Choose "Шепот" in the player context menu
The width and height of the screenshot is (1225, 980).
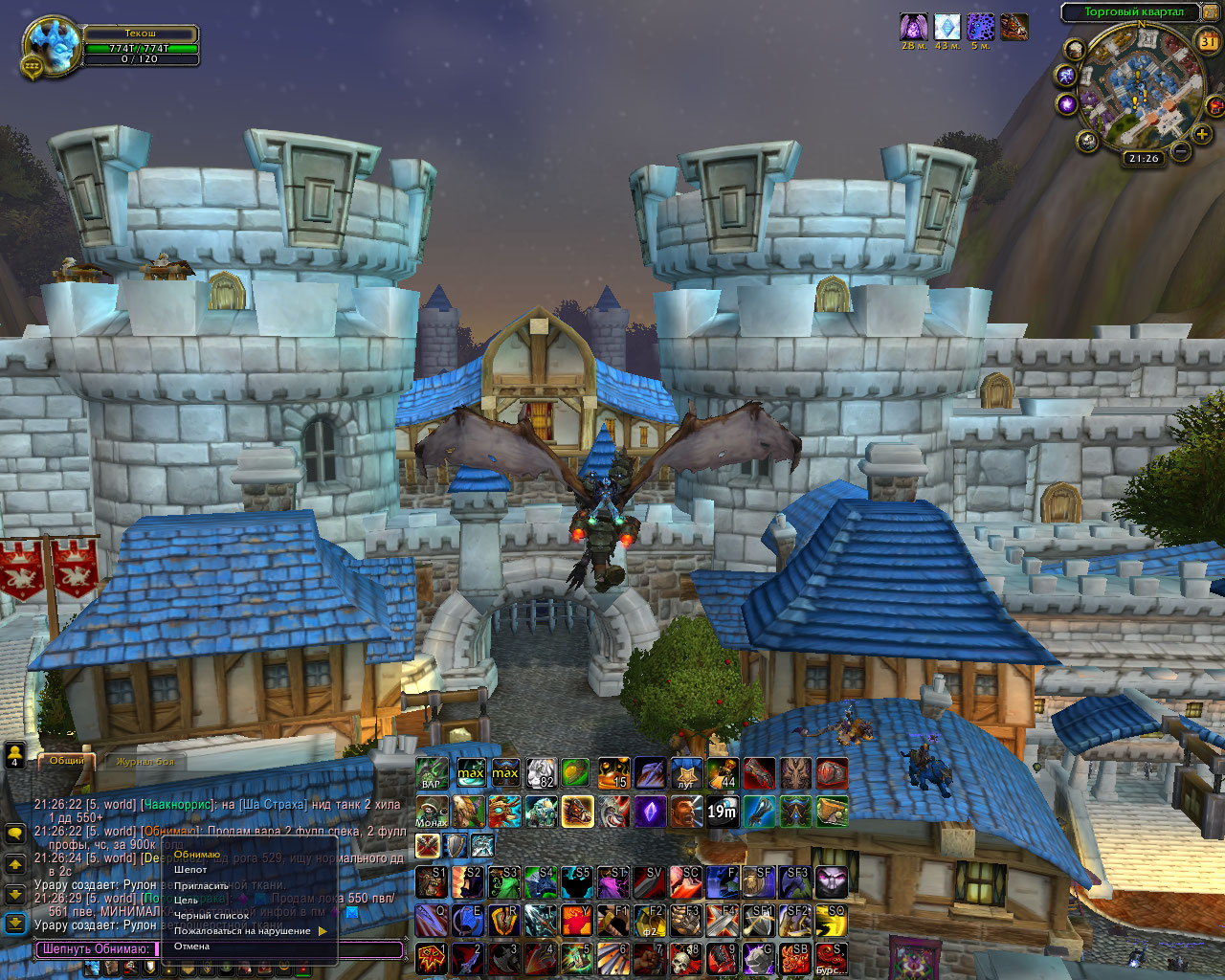click(191, 870)
